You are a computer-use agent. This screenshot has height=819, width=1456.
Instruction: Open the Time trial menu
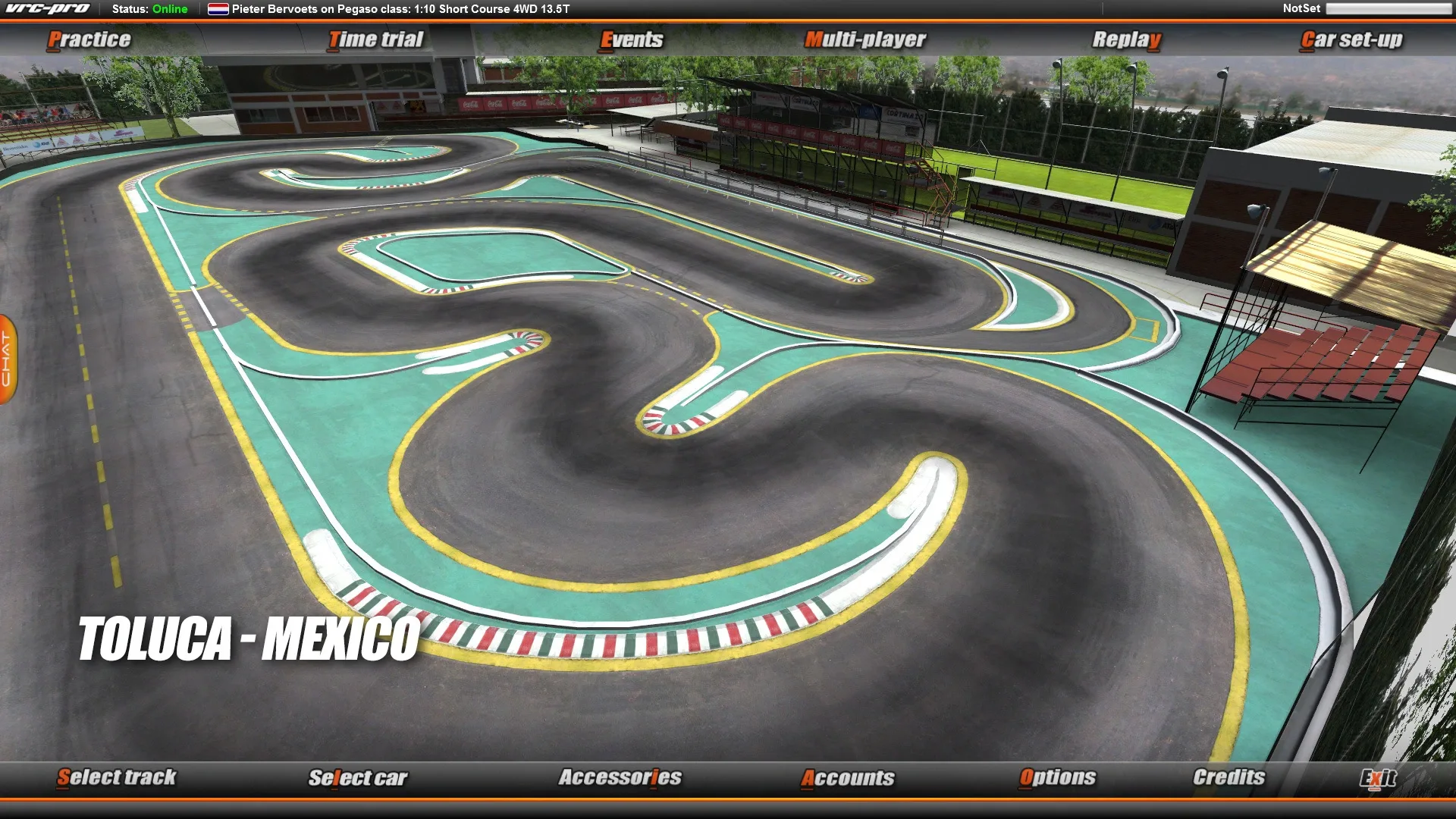coord(375,39)
